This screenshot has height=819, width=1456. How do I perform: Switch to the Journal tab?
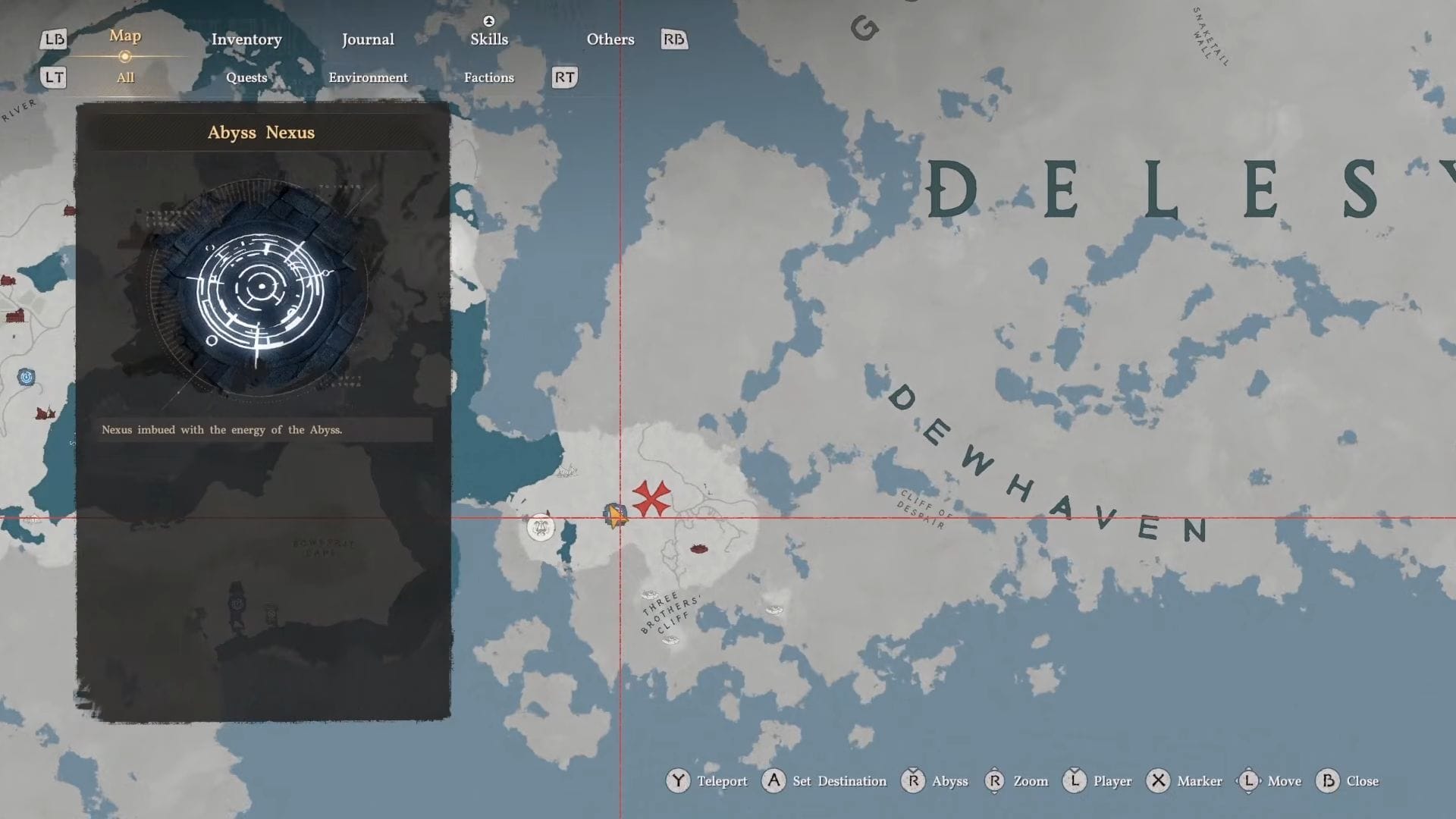368,39
